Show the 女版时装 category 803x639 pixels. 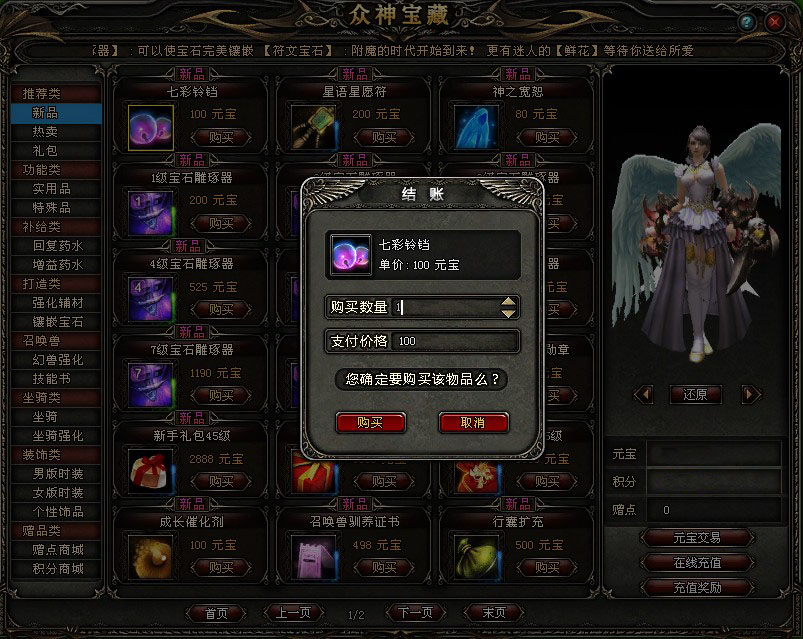tap(58, 493)
